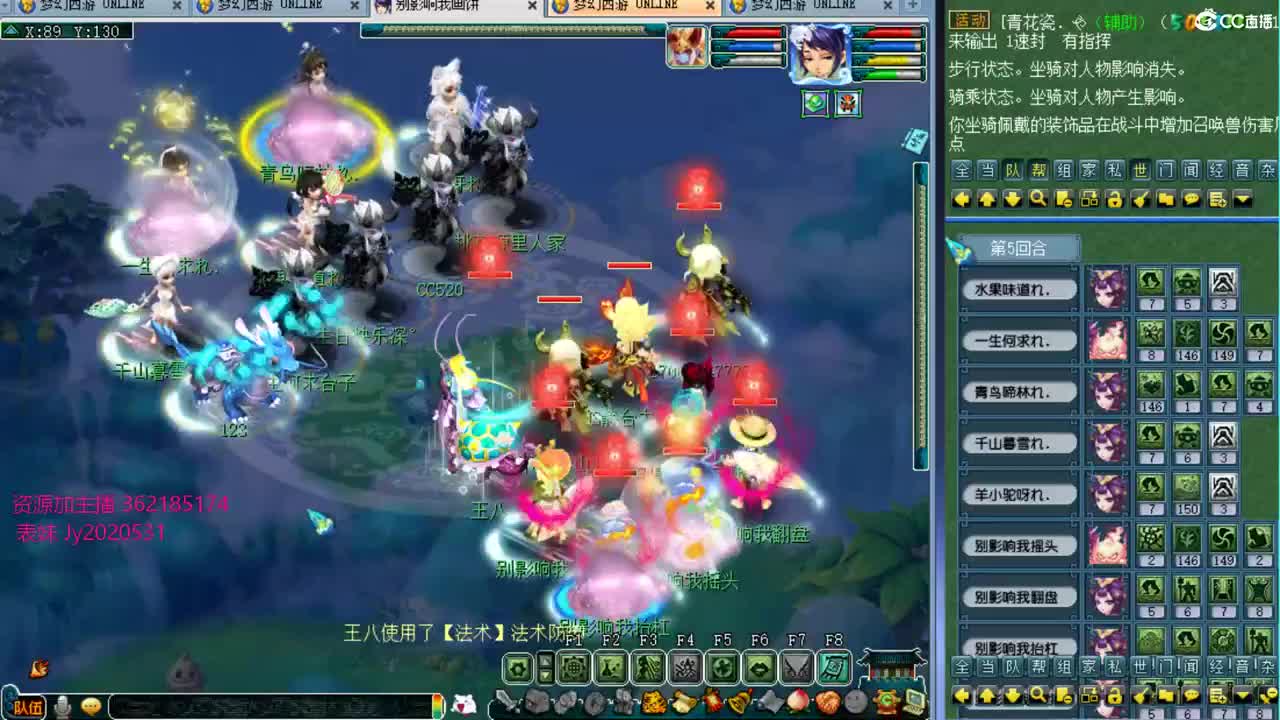Click the bell item icon in the hotbar
The image size is (1280, 720).
click(740, 700)
